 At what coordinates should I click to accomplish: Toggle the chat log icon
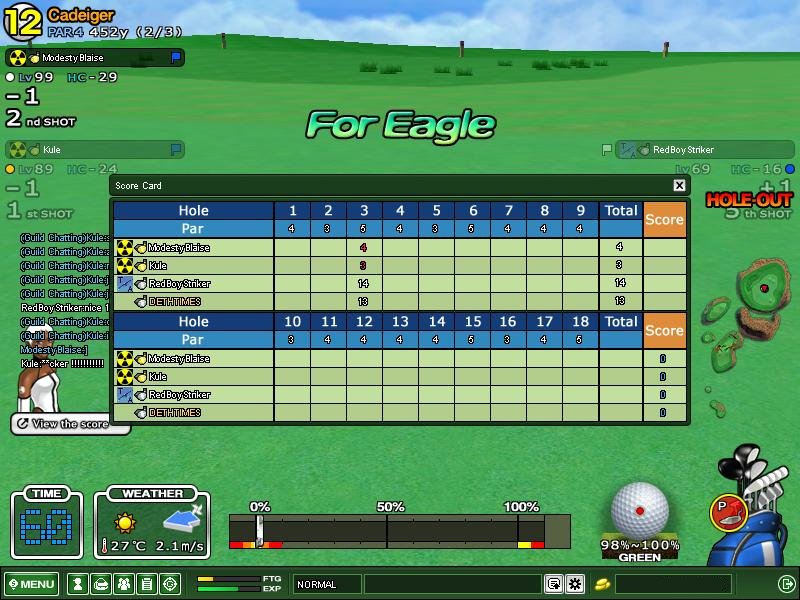[553, 584]
